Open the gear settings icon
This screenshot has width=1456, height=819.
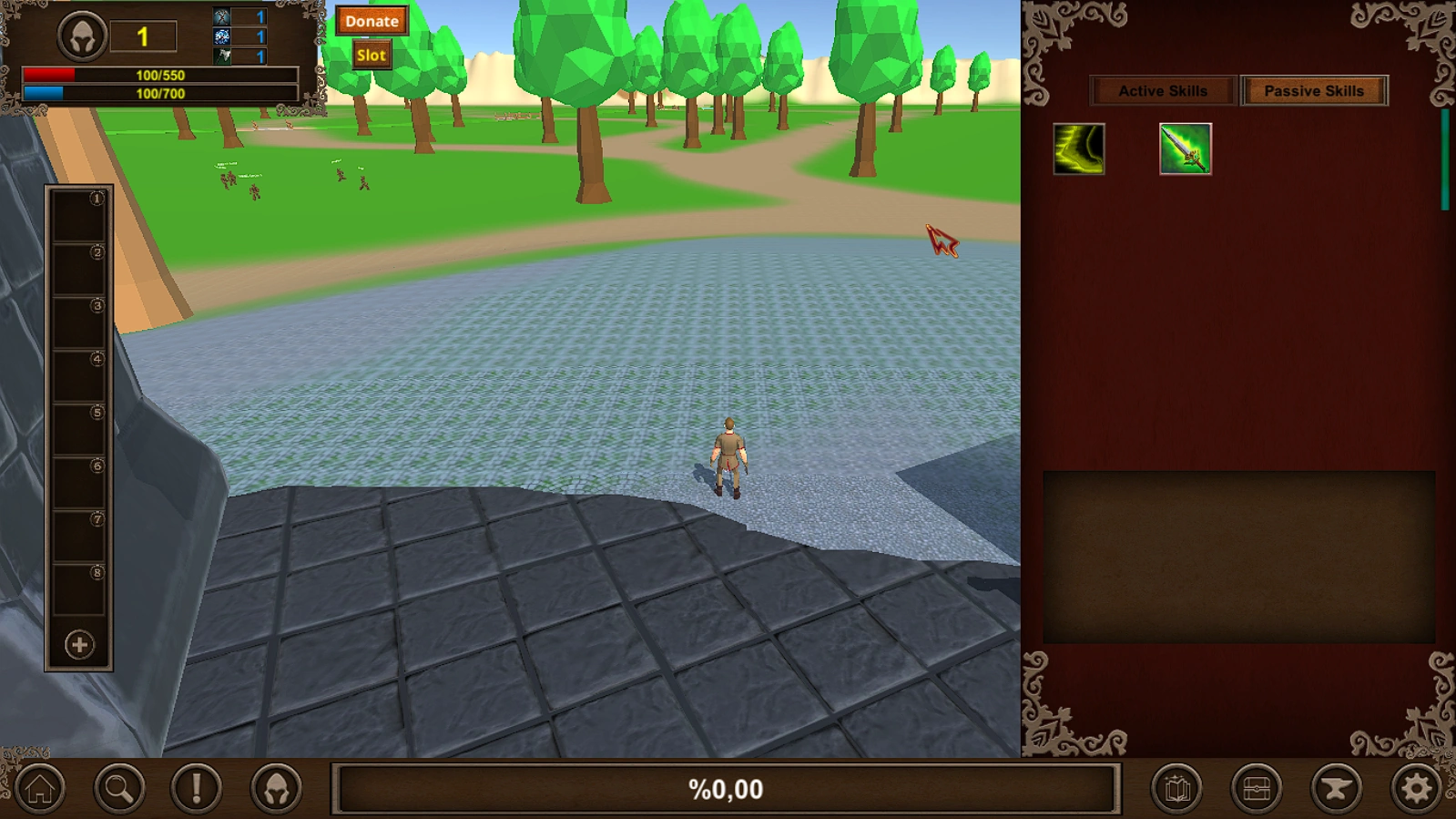[x=1414, y=789]
